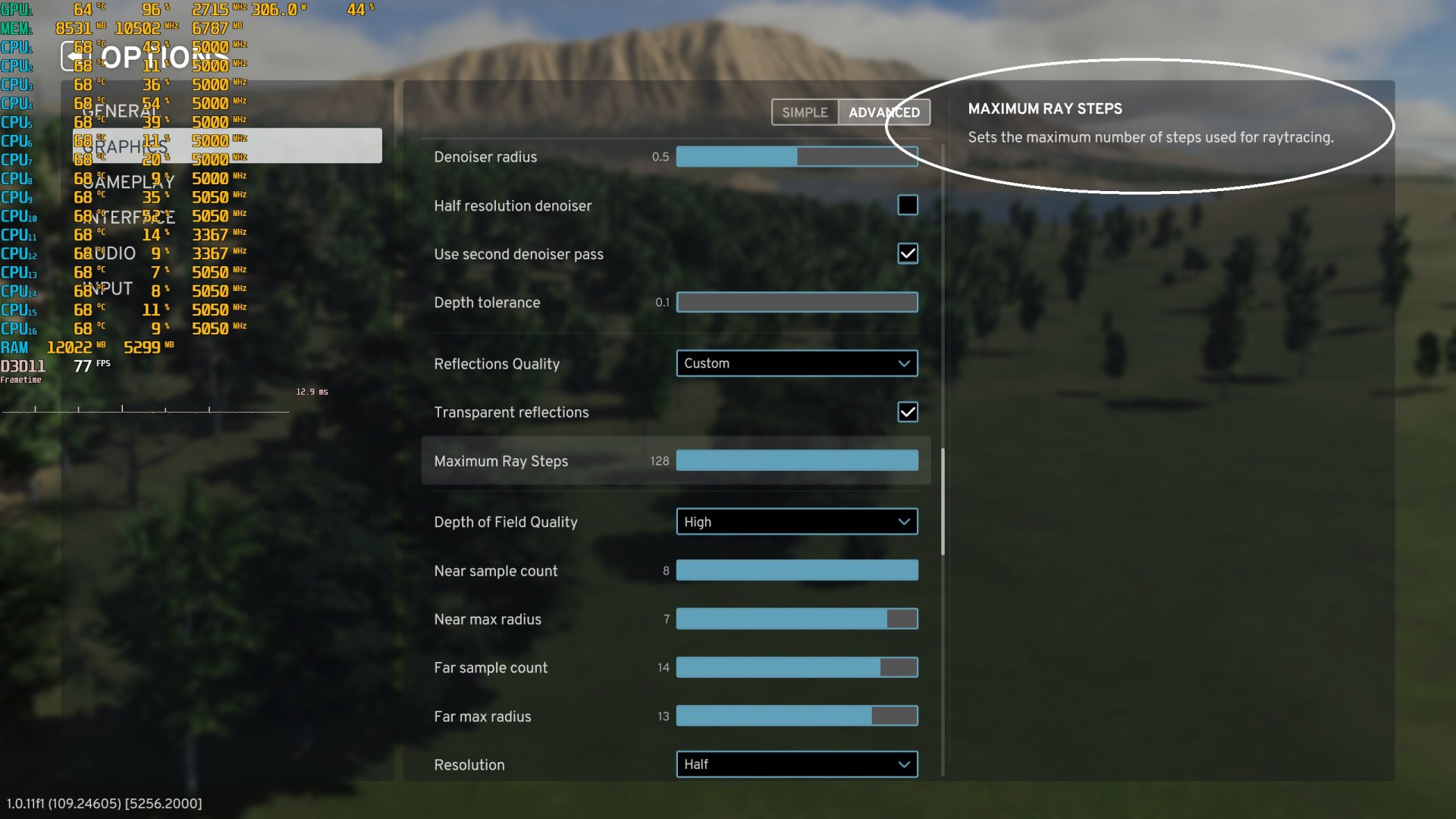Screen dimensions: 1456x819
Task: Switch to the SIMPLE settings tab
Action: tap(804, 111)
